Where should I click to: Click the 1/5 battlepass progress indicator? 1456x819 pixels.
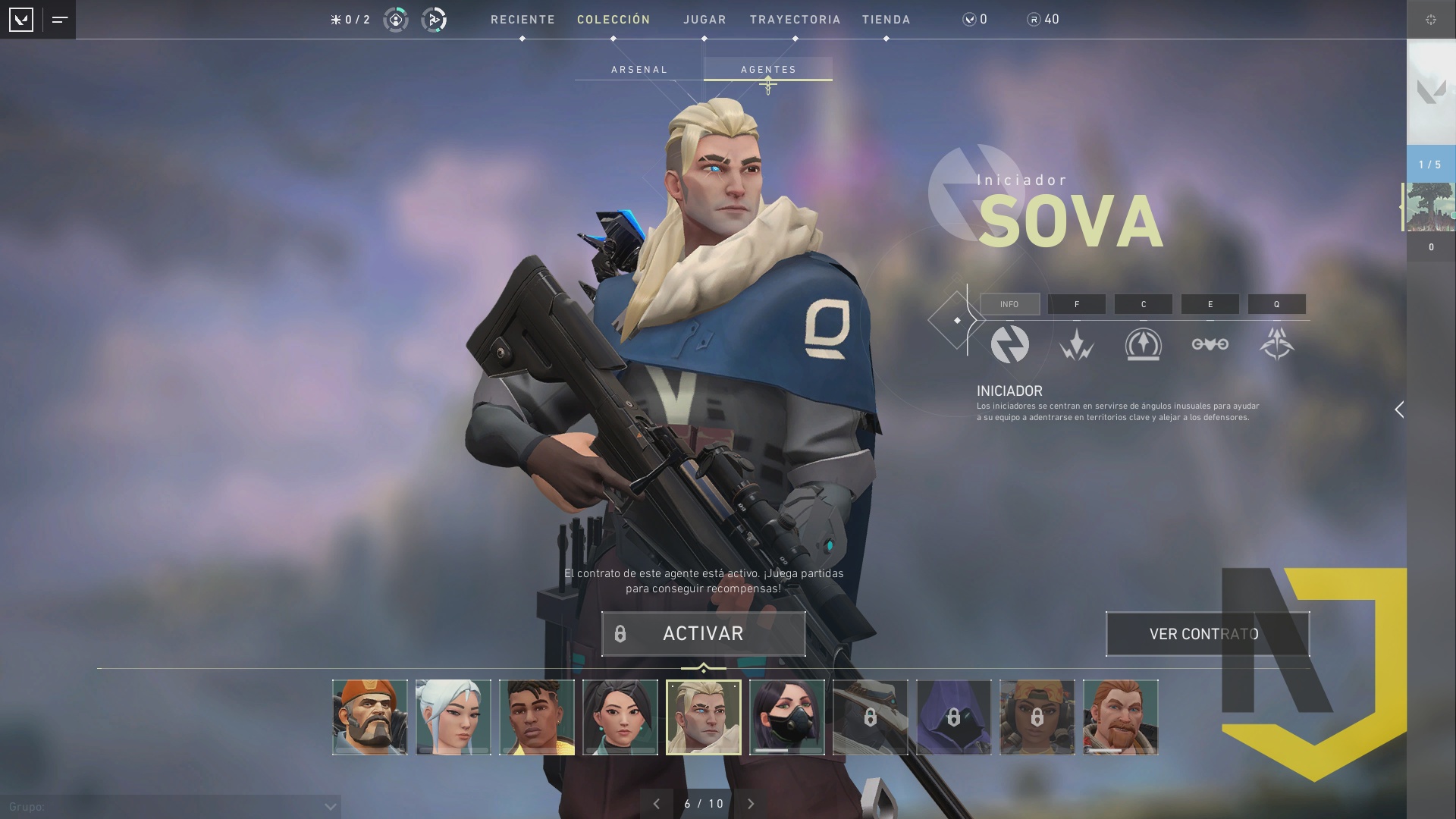tap(1429, 163)
